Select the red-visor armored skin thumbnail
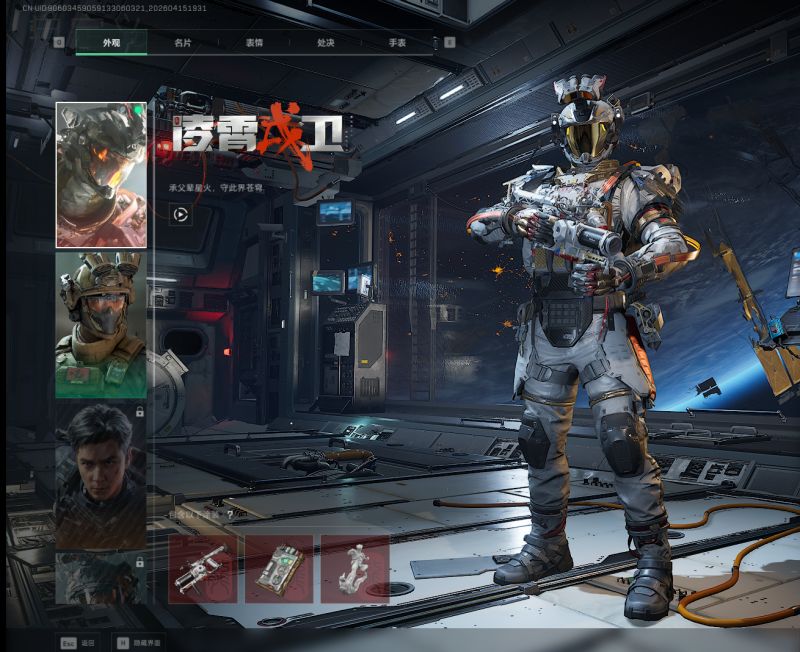The image size is (800, 652). pos(101,175)
